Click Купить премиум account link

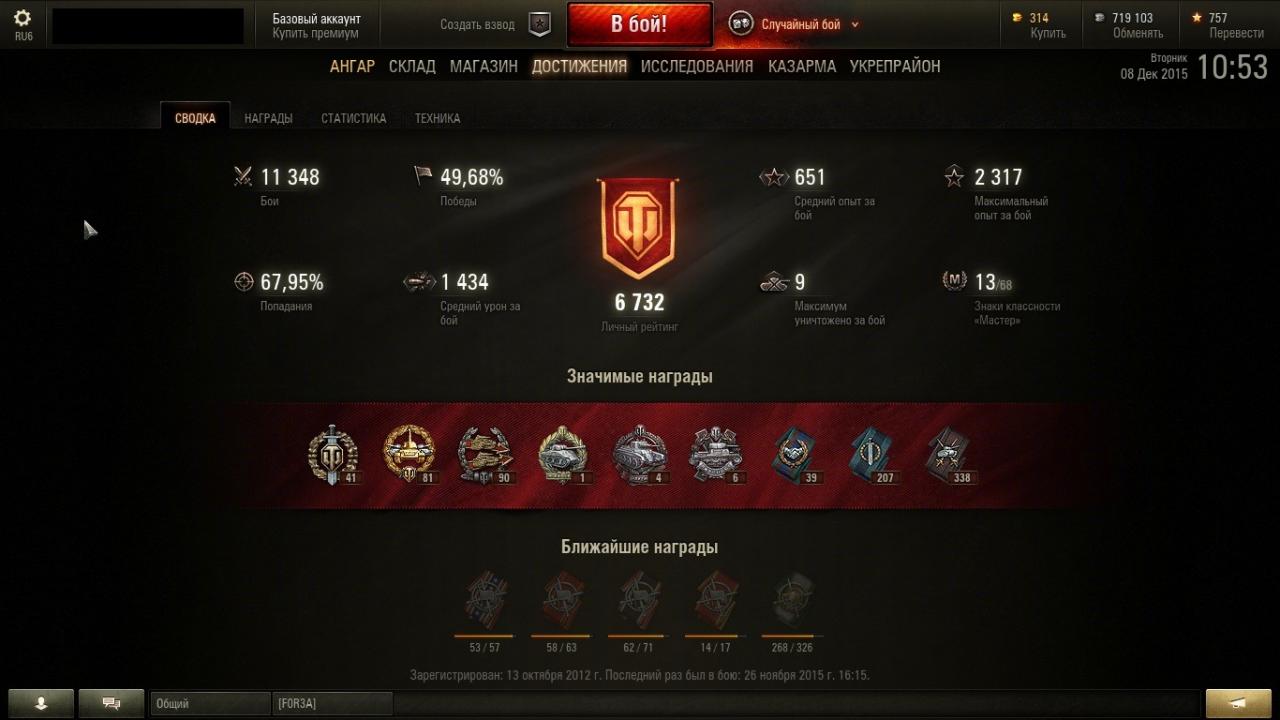point(315,33)
